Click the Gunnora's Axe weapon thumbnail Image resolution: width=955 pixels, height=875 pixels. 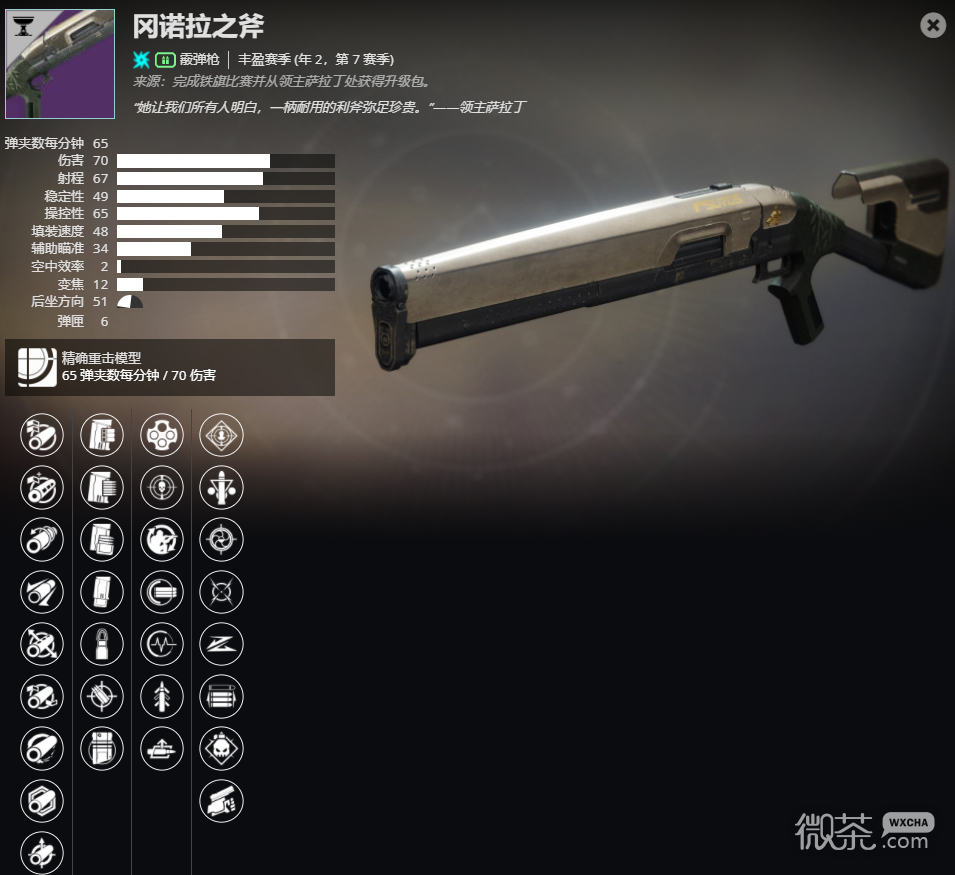60,65
